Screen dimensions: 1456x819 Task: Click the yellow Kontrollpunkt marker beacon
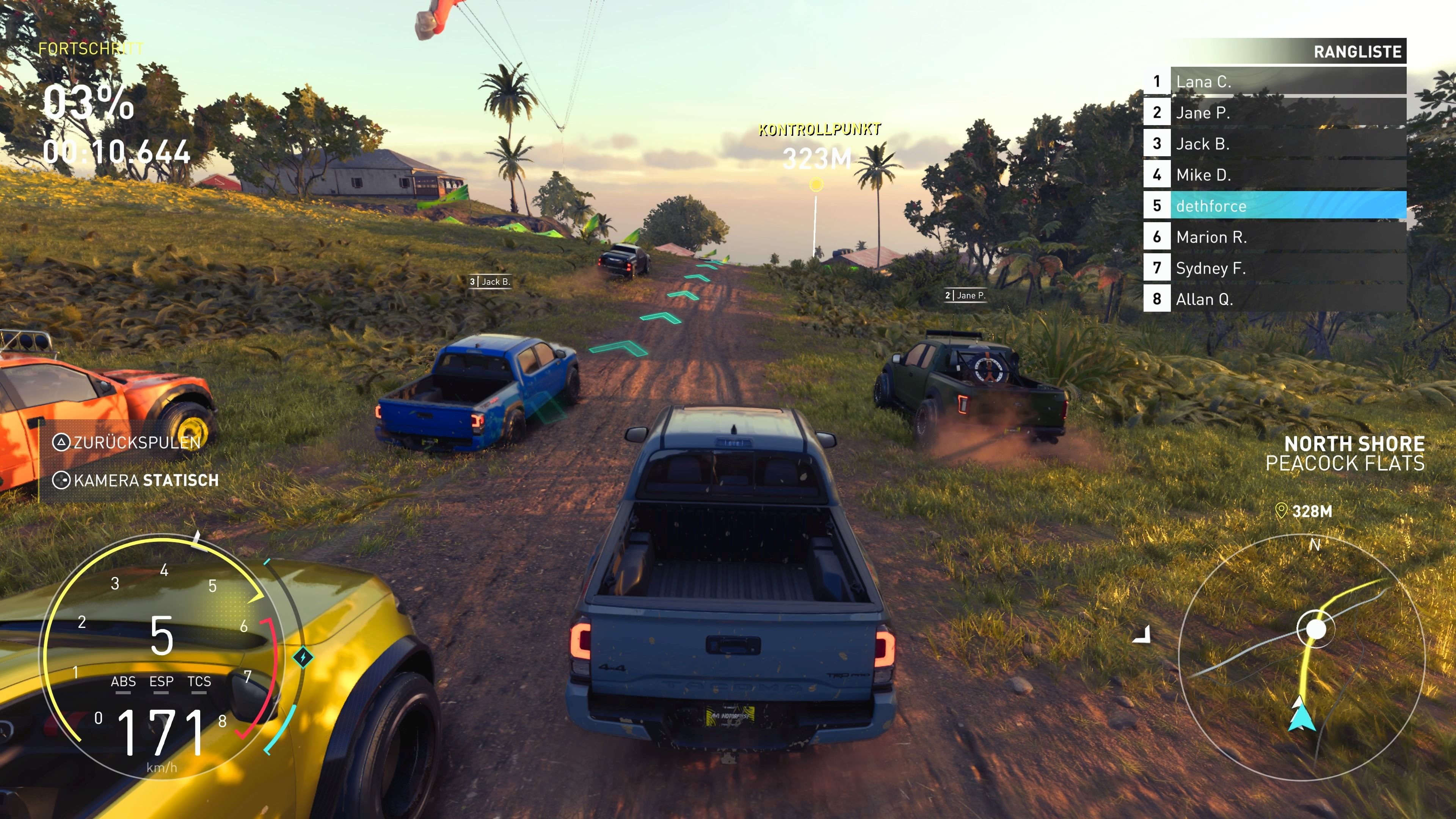(816, 185)
